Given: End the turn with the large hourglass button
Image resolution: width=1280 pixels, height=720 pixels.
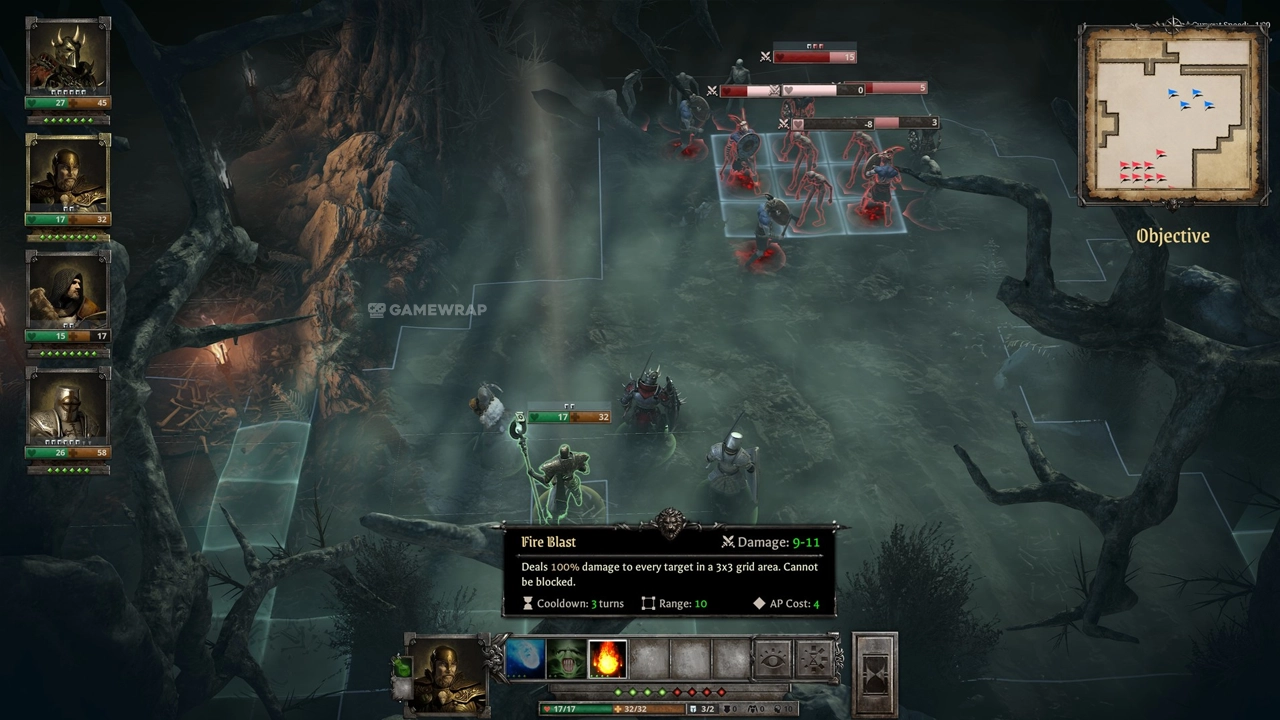Looking at the screenshot, I should click(875, 675).
